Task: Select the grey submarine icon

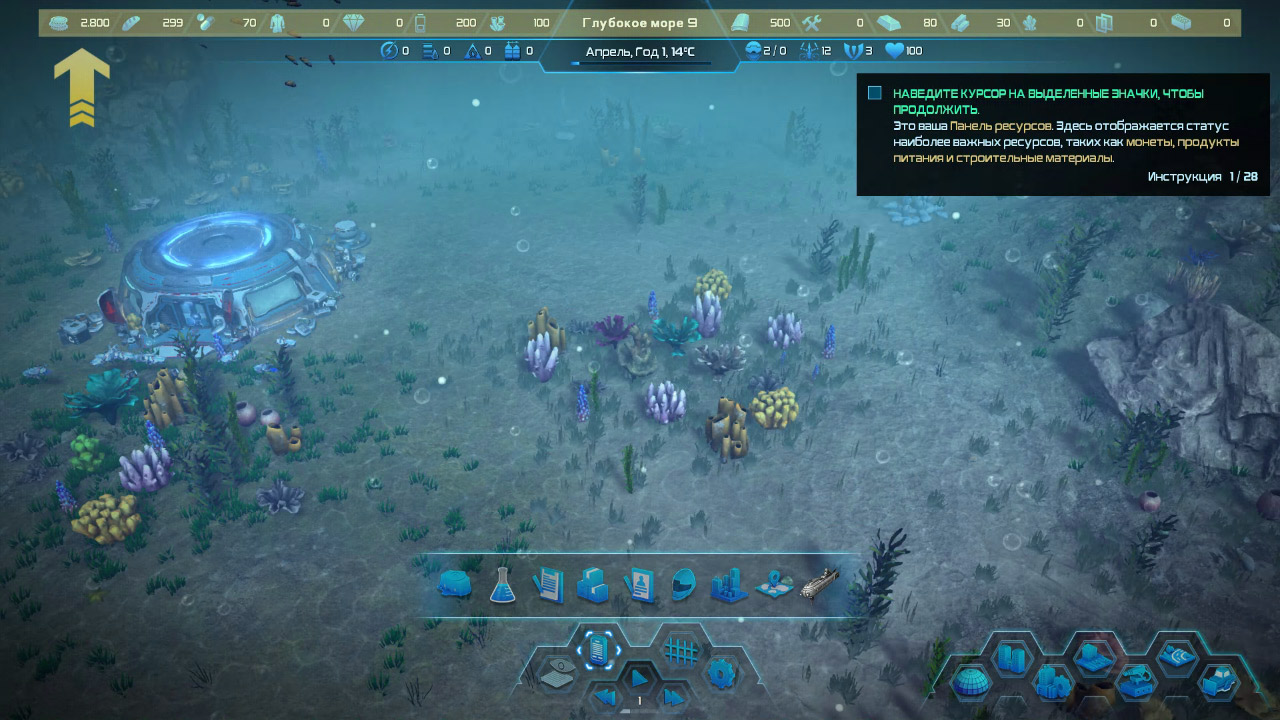Action: click(819, 583)
